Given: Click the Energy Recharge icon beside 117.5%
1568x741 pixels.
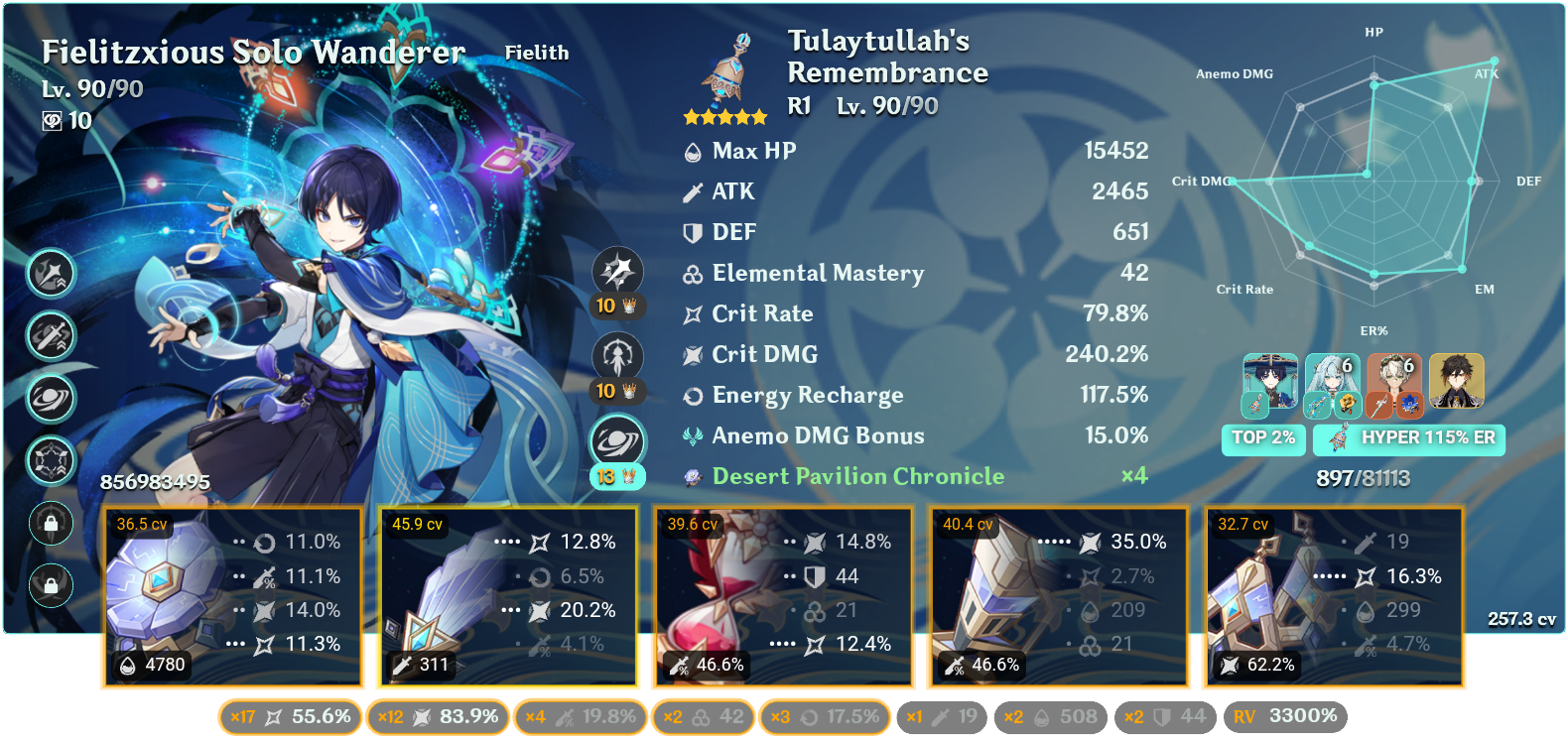Looking at the screenshot, I should tap(692, 395).
